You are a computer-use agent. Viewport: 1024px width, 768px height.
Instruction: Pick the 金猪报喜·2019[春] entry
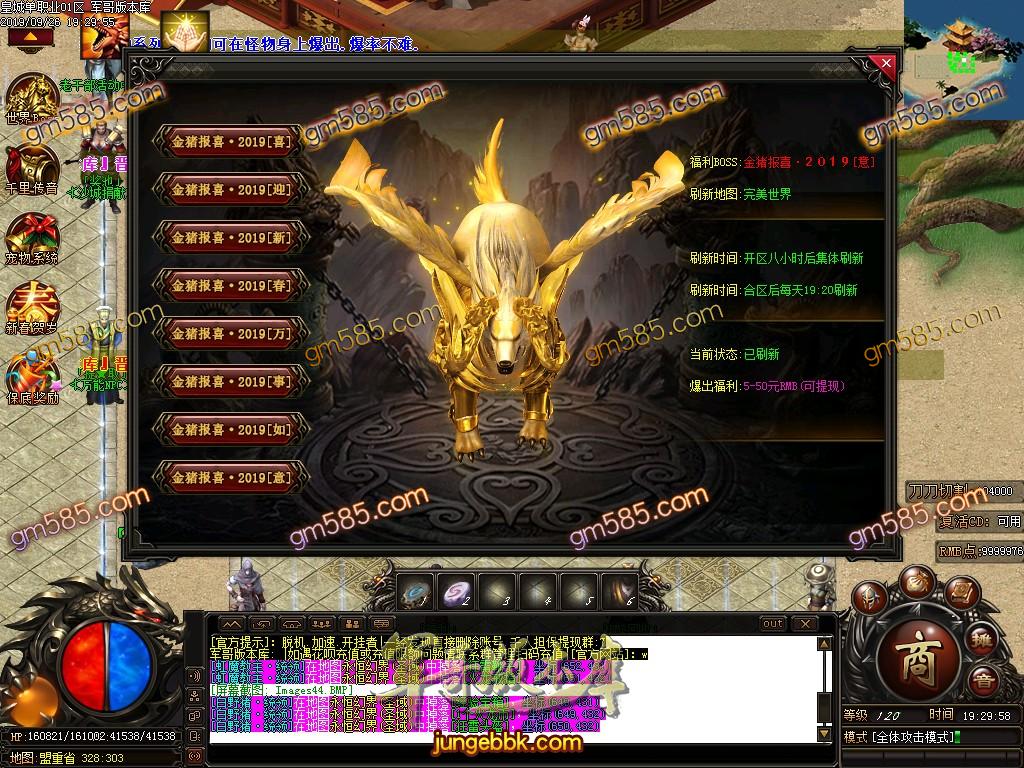pyautogui.click(x=231, y=286)
